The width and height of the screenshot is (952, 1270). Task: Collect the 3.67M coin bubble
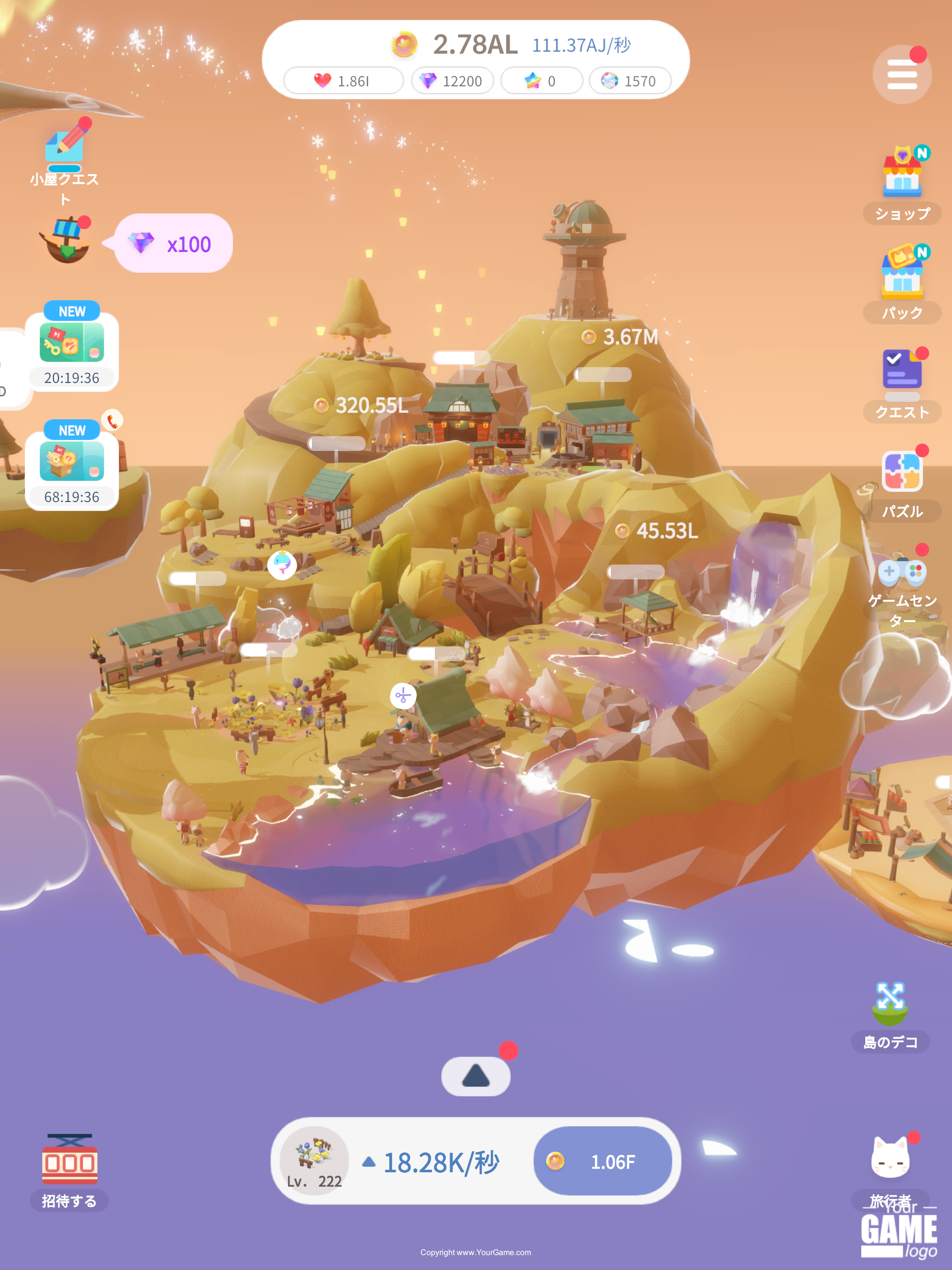click(620, 338)
